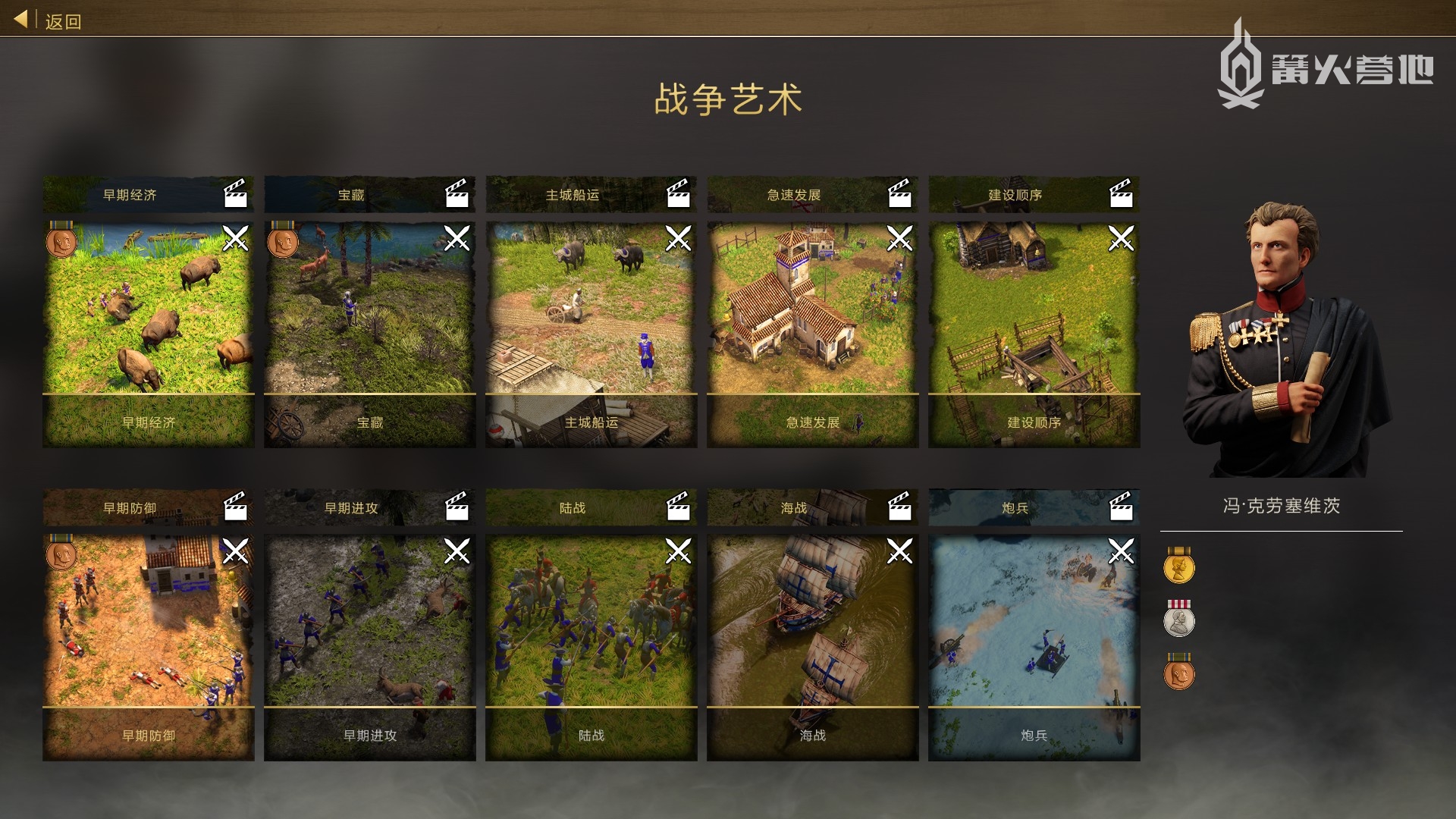Play the 海战 tutorial video clip

tap(899, 509)
